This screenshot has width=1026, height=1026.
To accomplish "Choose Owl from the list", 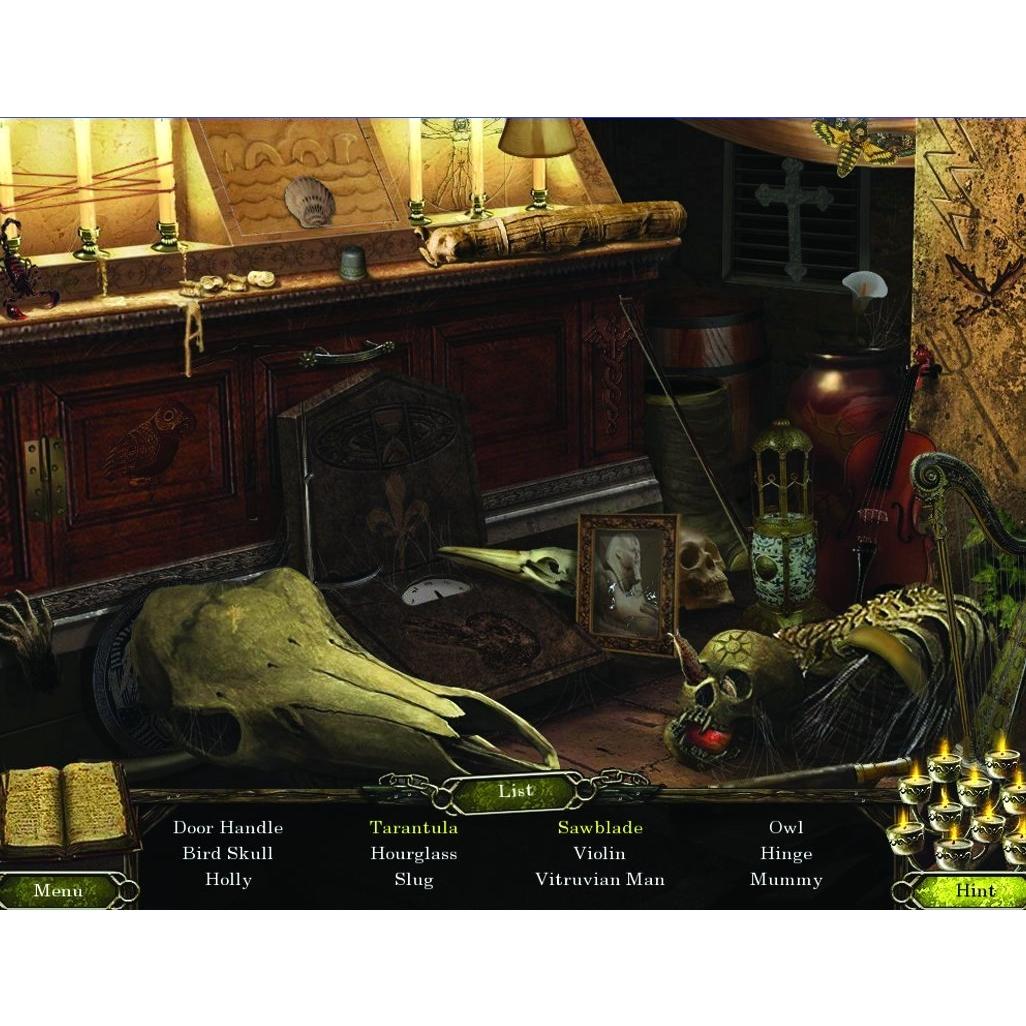I will pos(786,828).
